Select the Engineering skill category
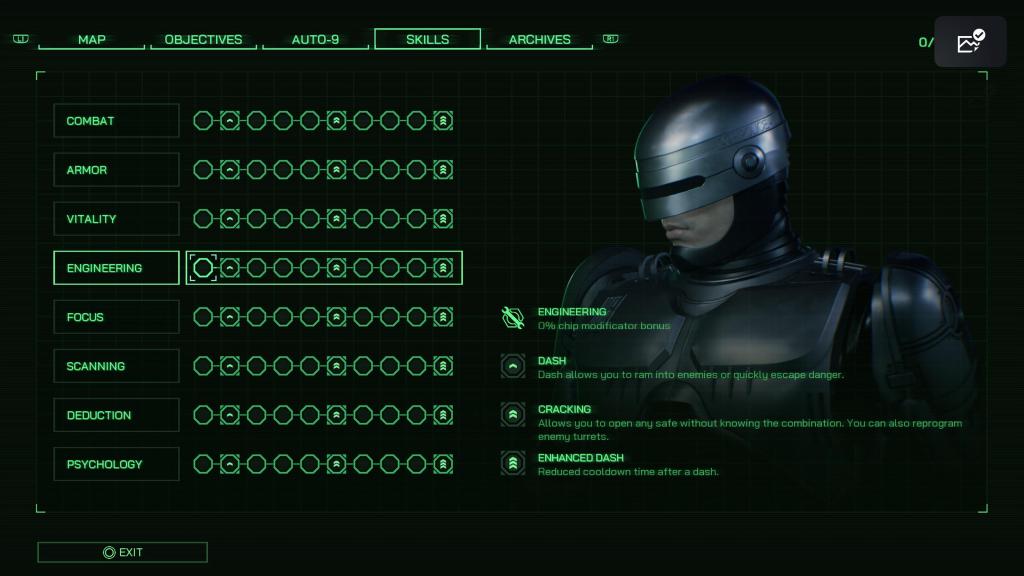Viewport: 1024px width, 576px height. 116,268
